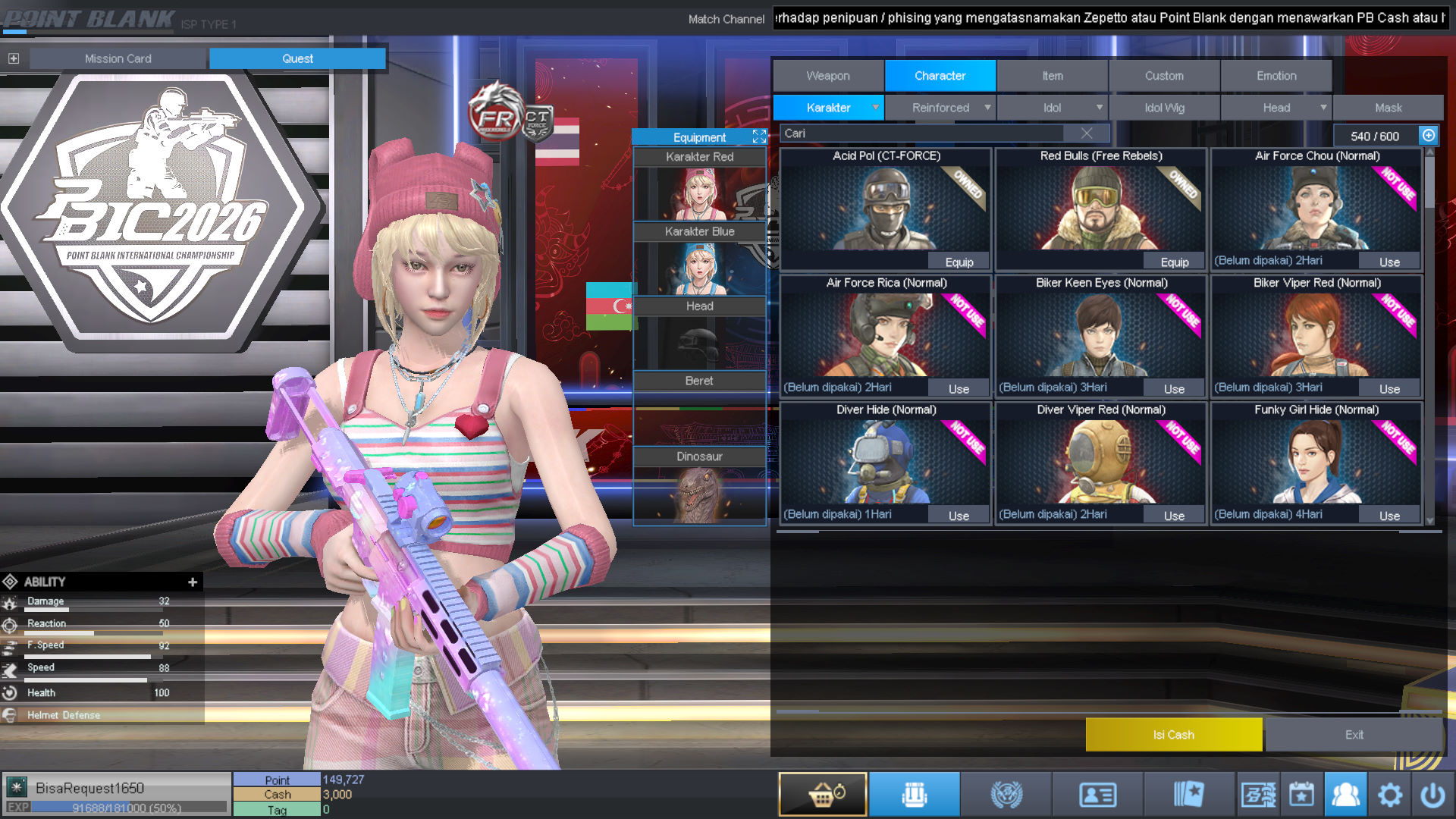Open the Karakter category dropdown
This screenshot has width=1456, height=819.
pyautogui.click(x=877, y=108)
